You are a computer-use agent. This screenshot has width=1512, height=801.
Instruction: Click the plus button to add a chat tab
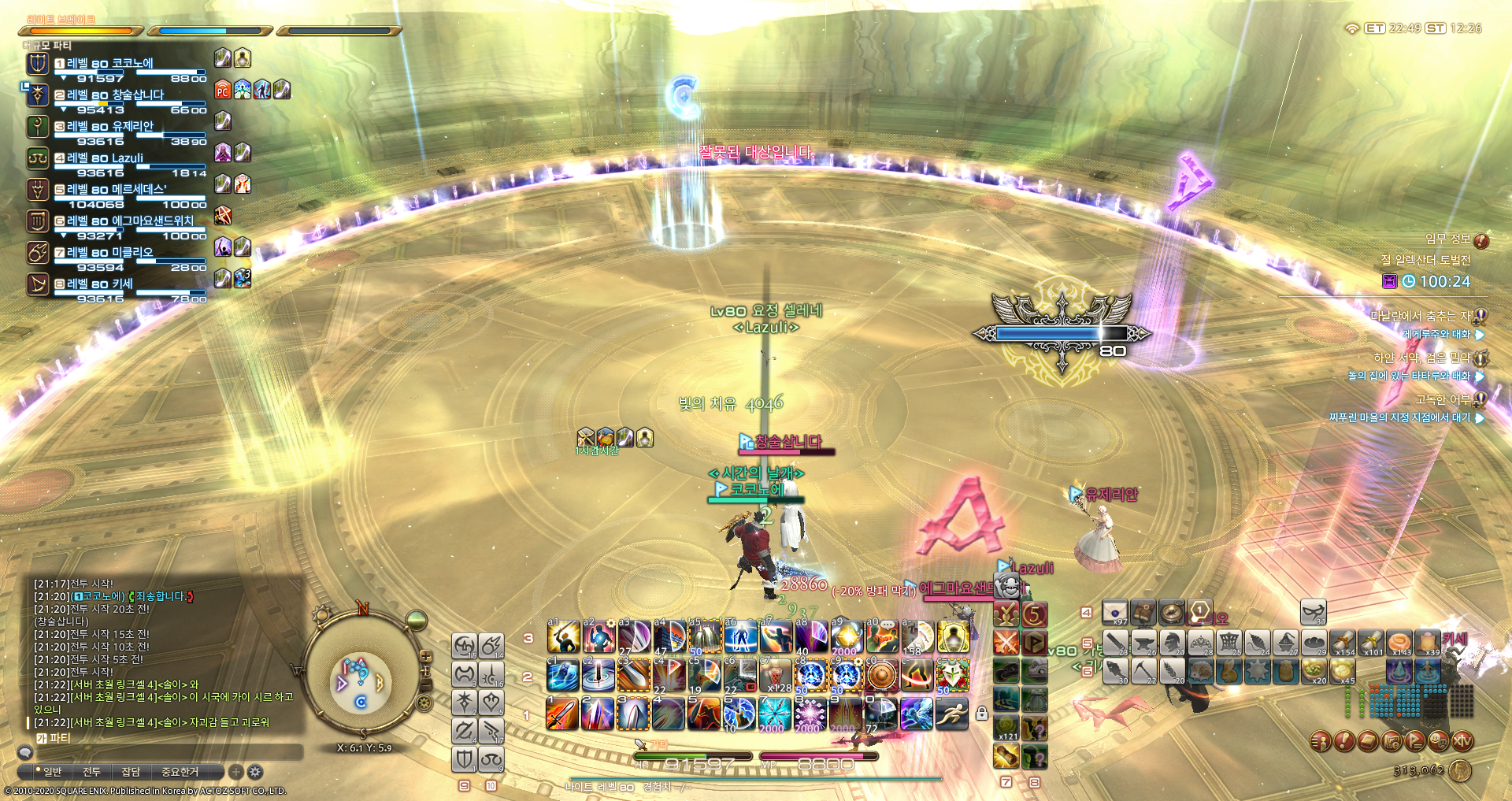(x=235, y=773)
